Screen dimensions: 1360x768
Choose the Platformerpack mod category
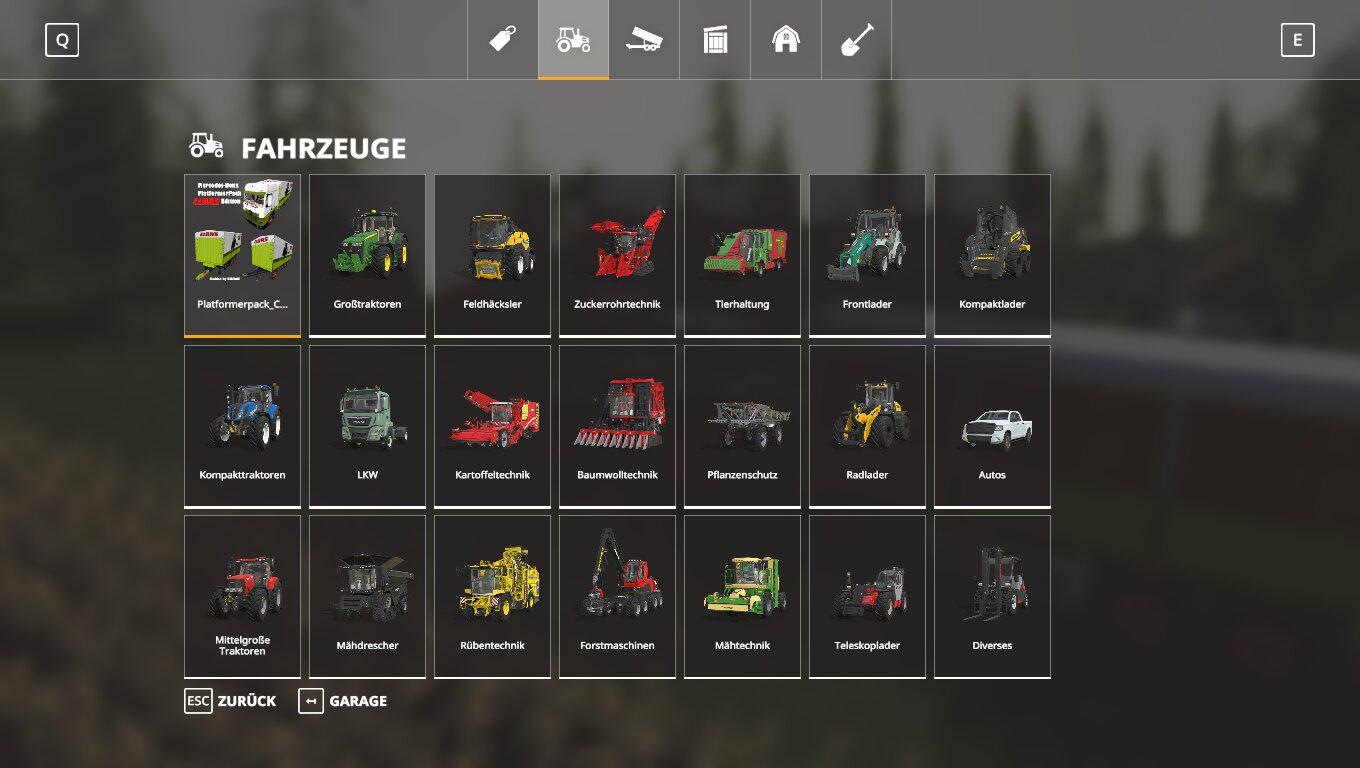click(x=242, y=255)
